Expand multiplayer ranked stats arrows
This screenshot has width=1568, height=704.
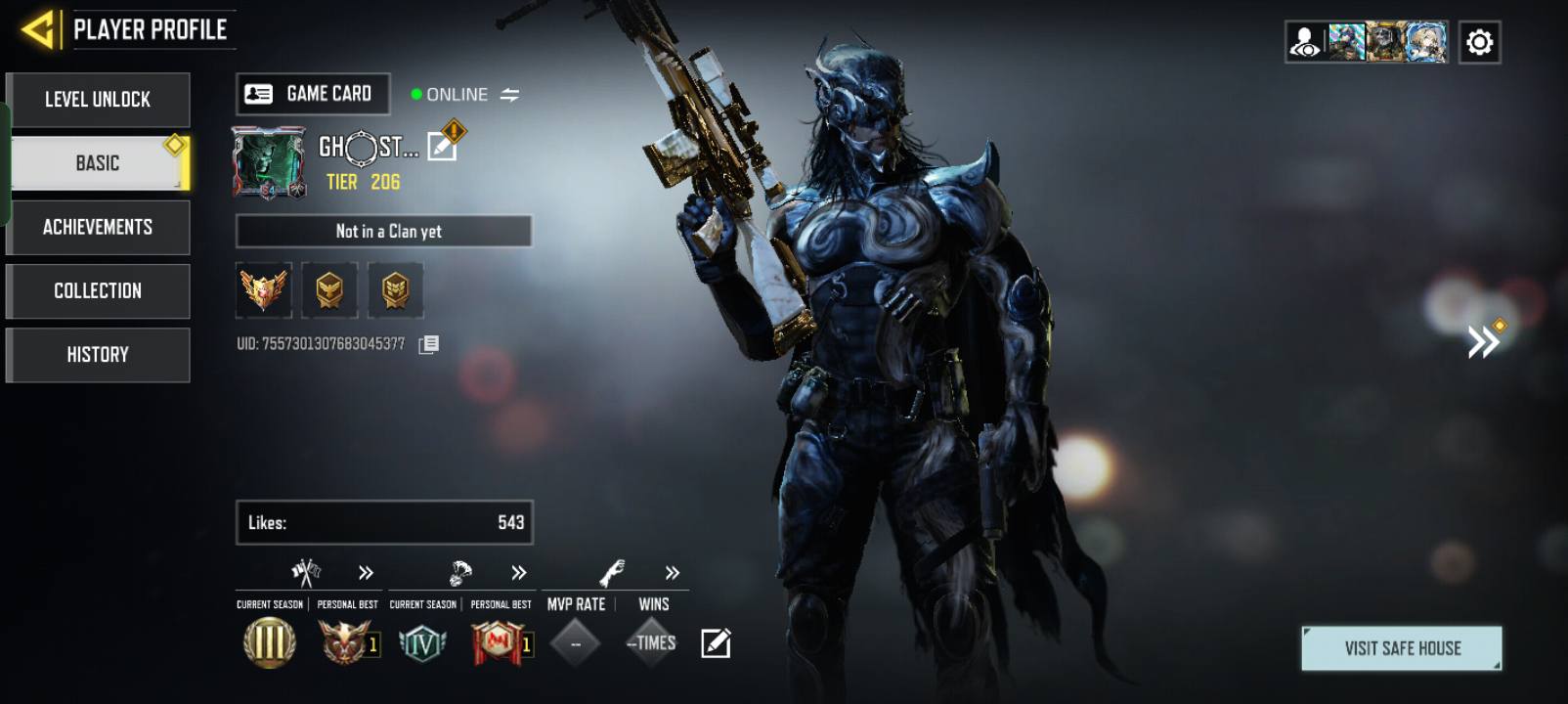point(366,573)
